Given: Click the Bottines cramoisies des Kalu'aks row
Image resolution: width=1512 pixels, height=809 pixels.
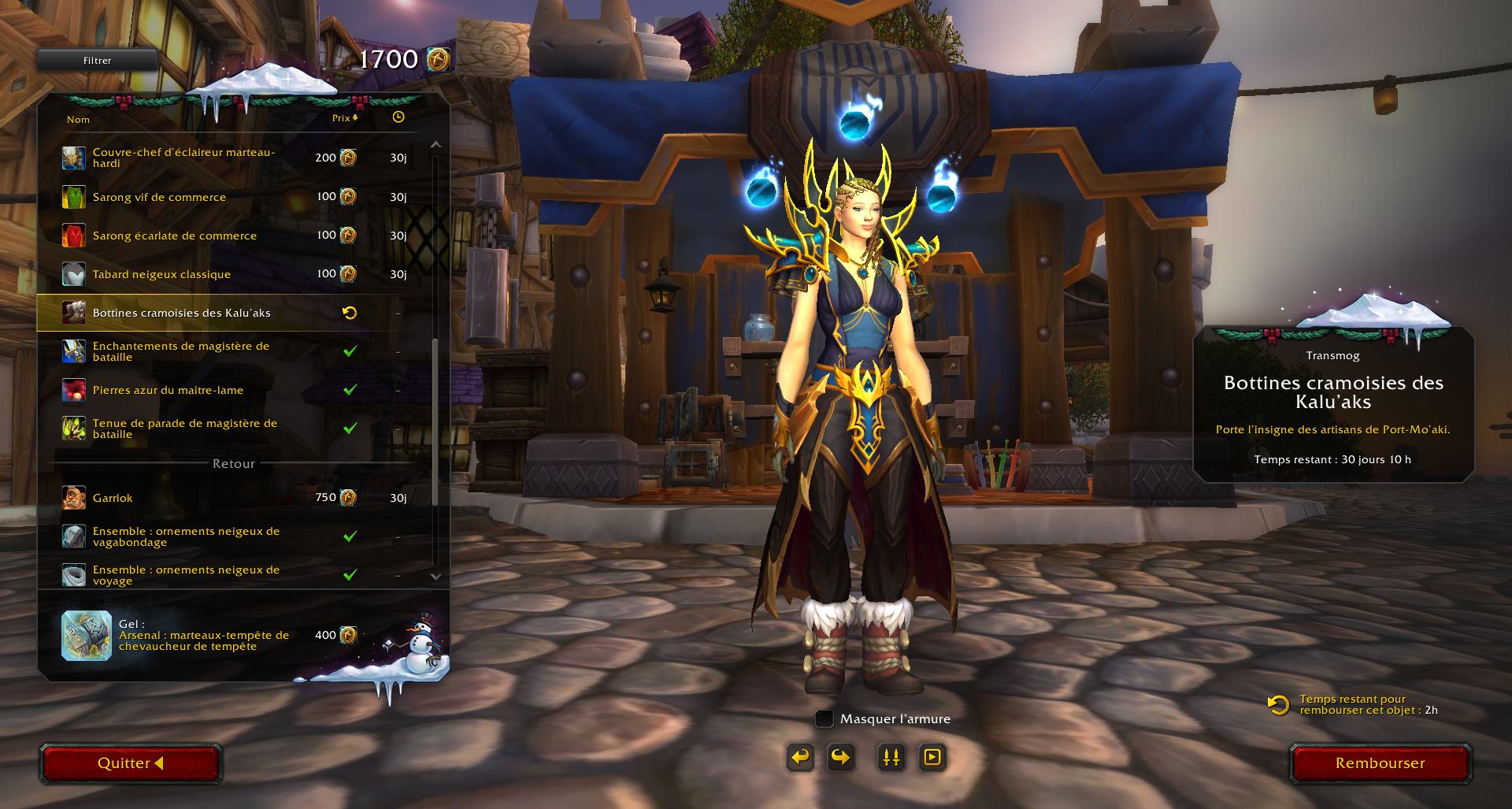Looking at the screenshot, I should tap(181, 313).
